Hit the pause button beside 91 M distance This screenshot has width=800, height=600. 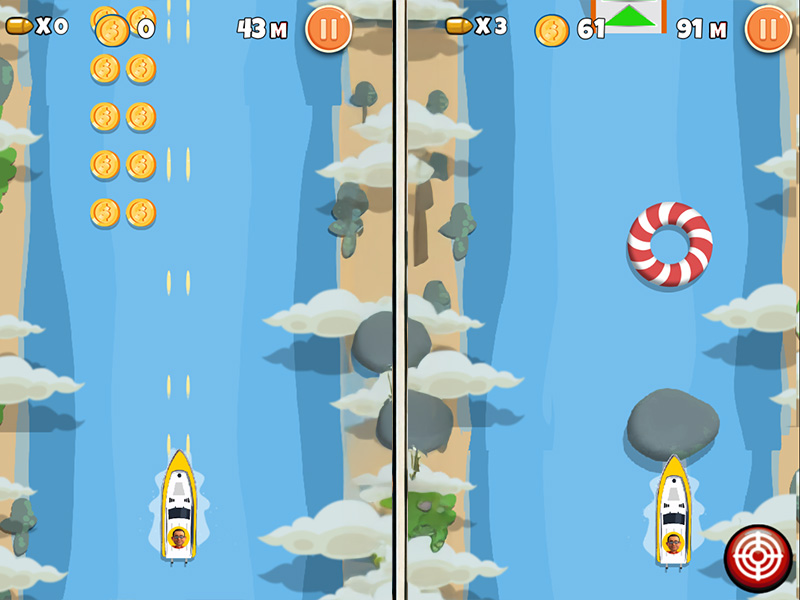click(768, 29)
